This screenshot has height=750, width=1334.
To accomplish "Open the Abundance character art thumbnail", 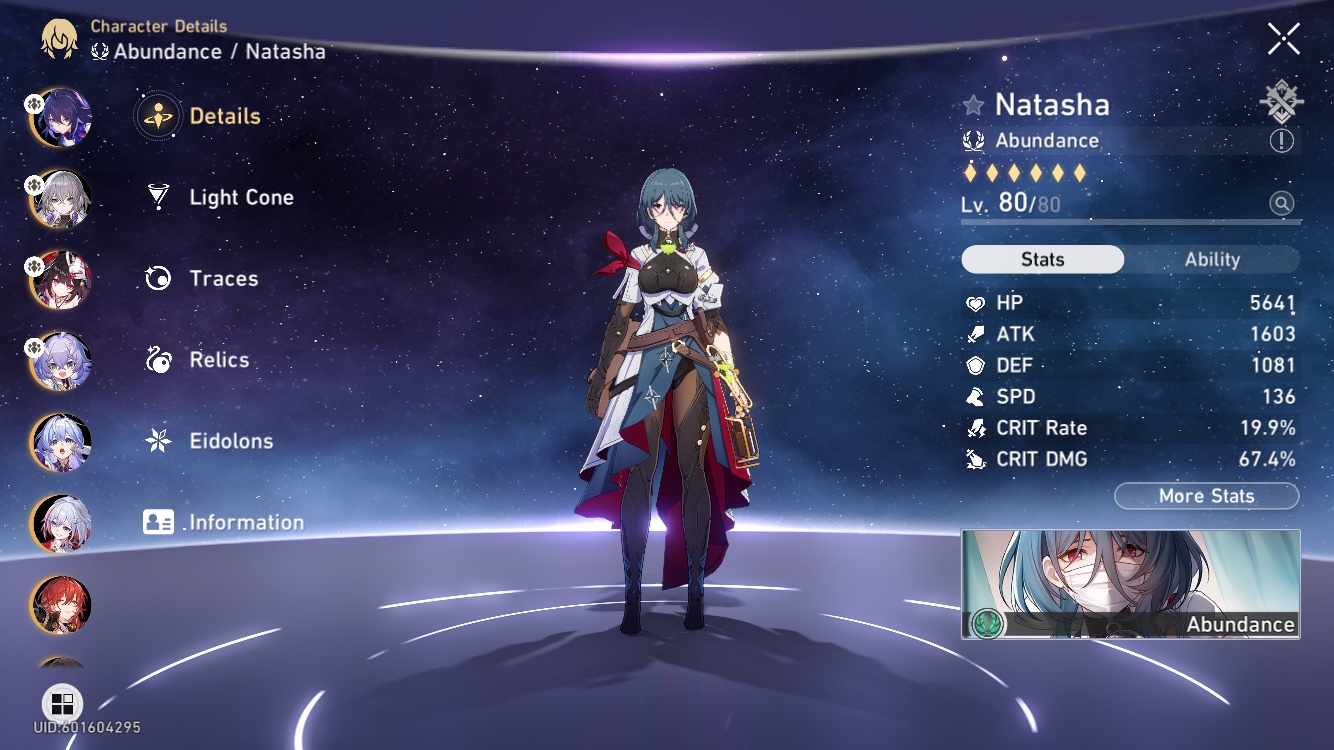I will [x=1130, y=584].
